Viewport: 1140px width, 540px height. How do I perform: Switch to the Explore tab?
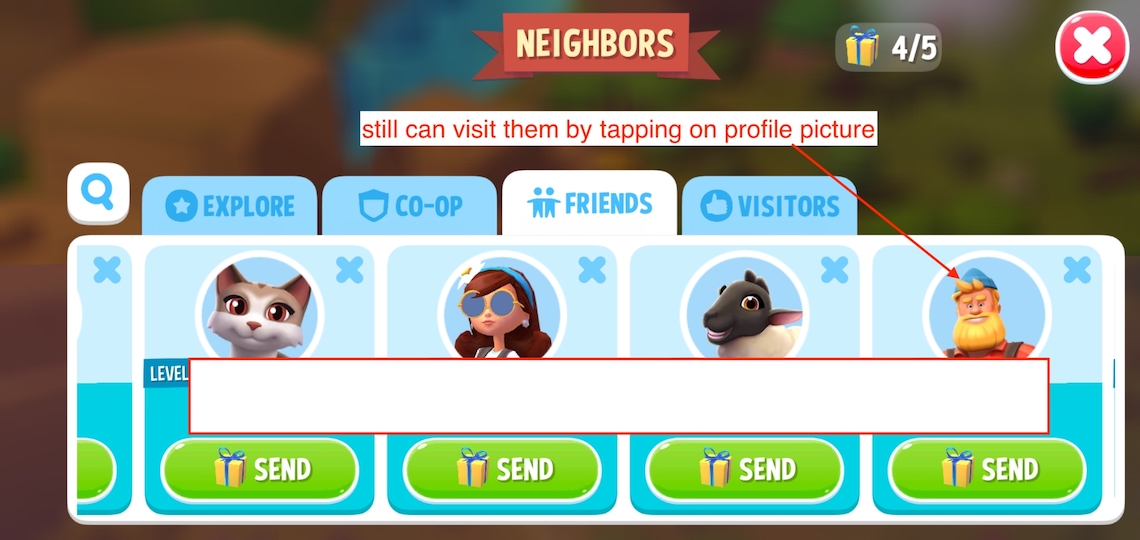pyautogui.click(x=230, y=206)
